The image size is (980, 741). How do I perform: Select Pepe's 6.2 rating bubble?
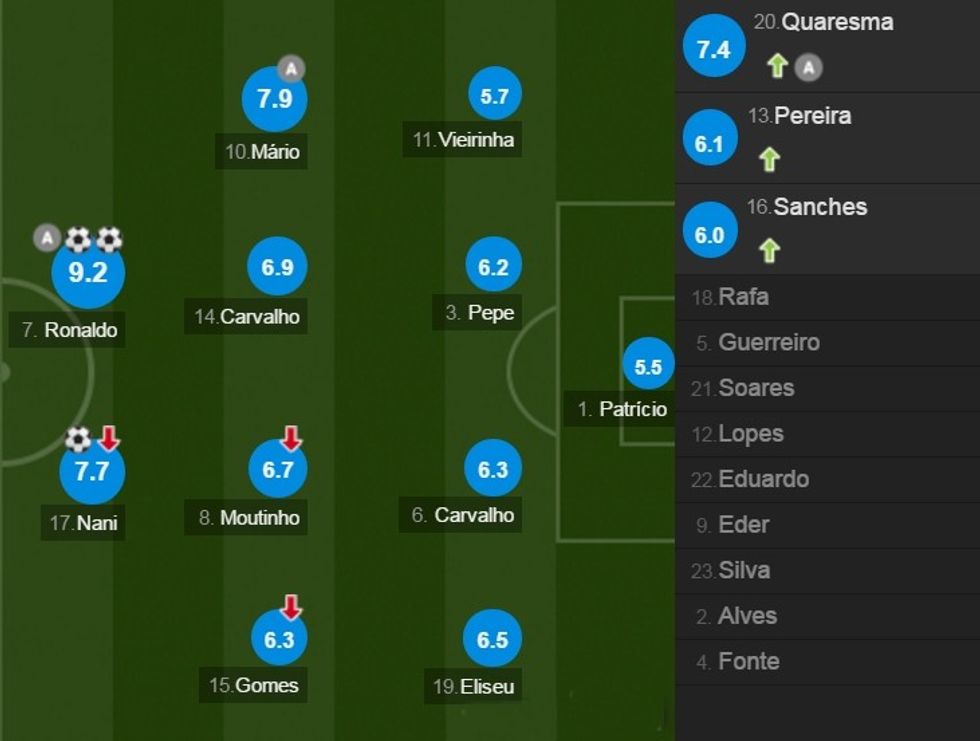(493, 267)
